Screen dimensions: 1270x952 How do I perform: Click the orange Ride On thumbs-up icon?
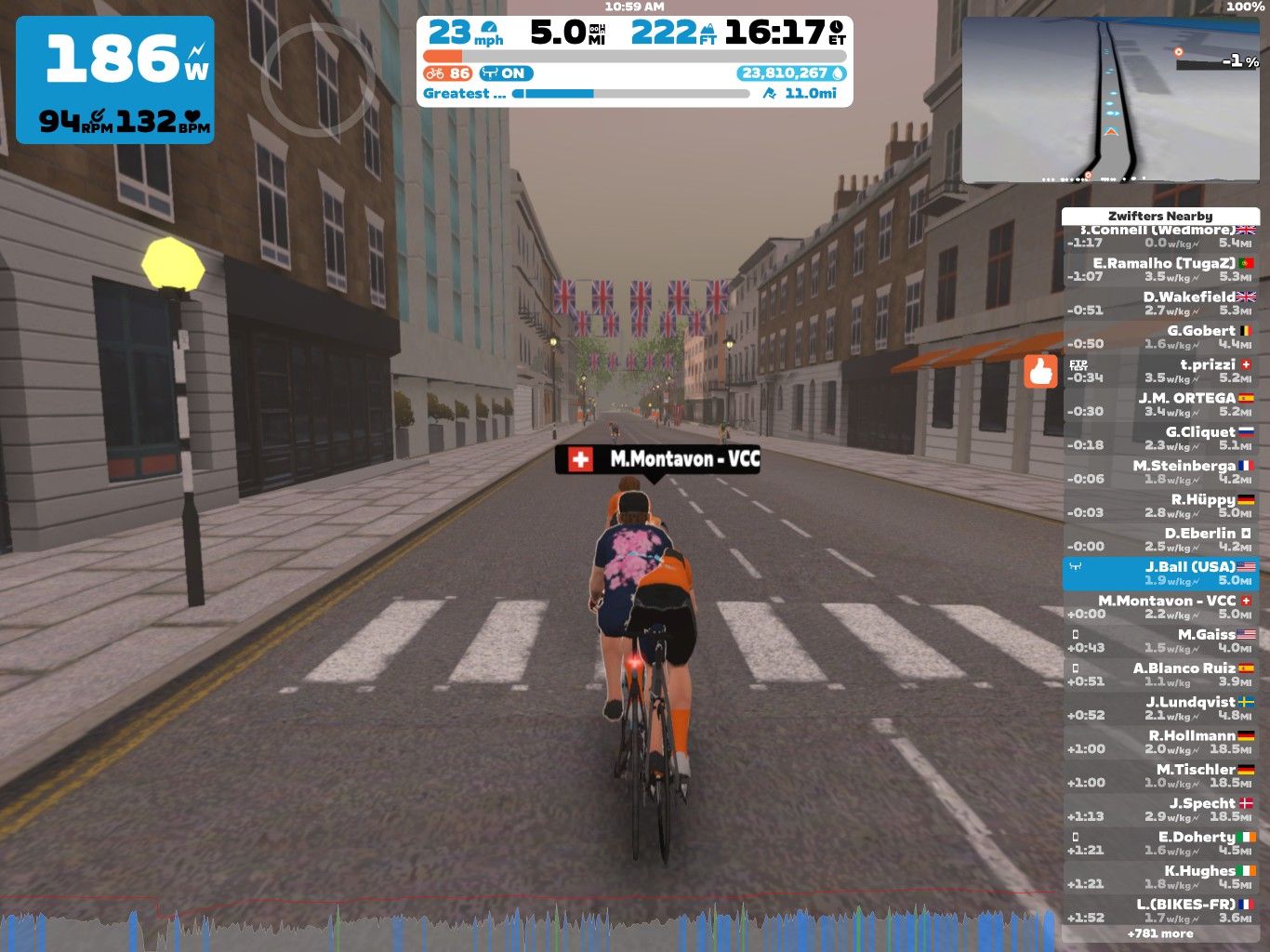tap(1040, 372)
